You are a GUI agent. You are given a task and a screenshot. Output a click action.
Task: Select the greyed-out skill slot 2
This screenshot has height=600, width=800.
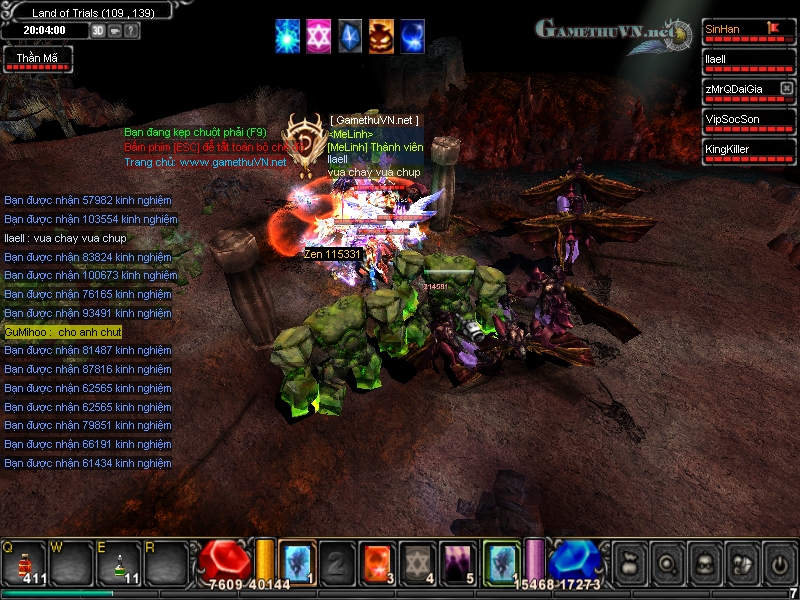(336, 561)
